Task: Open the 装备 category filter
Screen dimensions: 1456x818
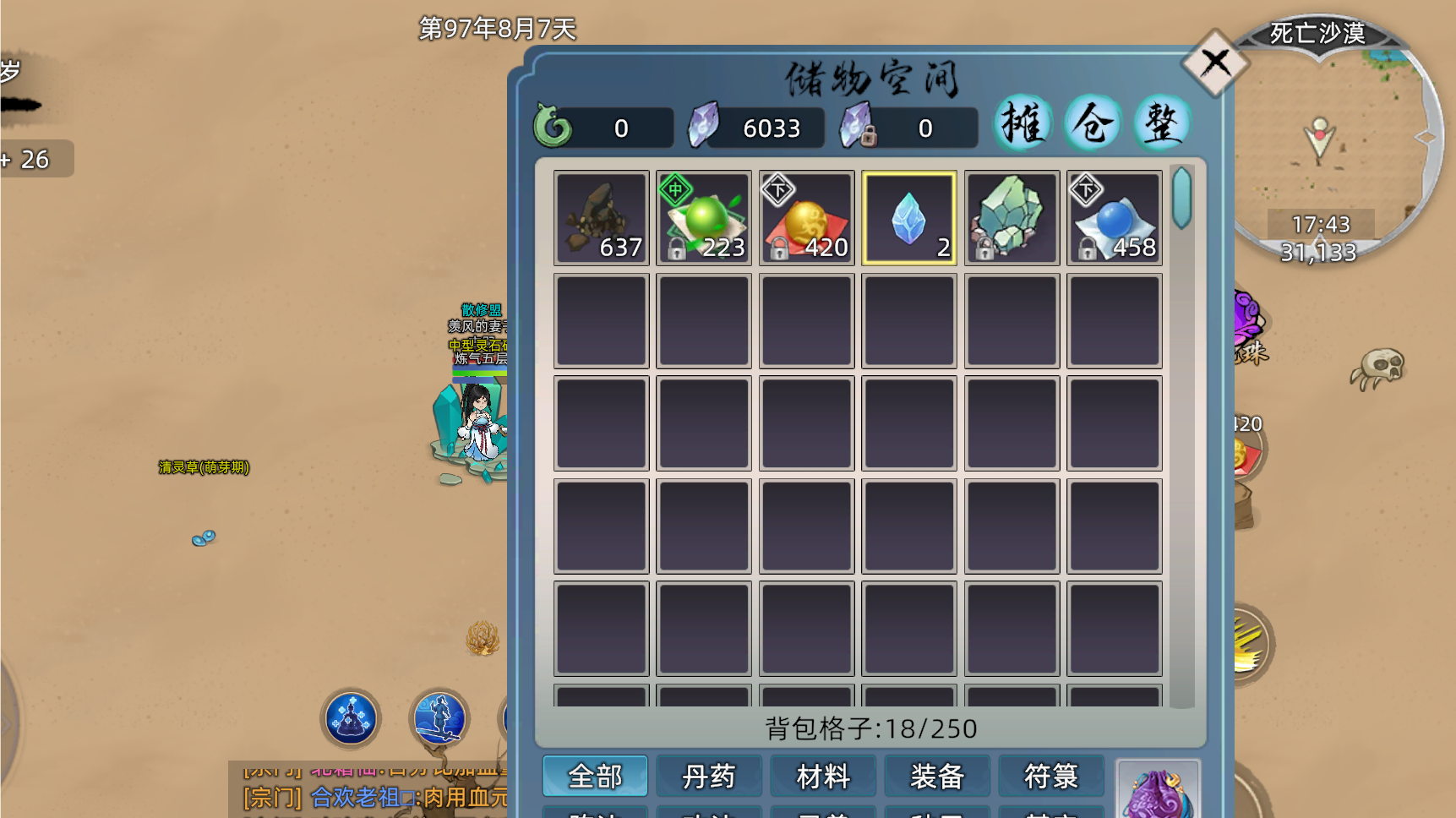Action: click(x=937, y=775)
